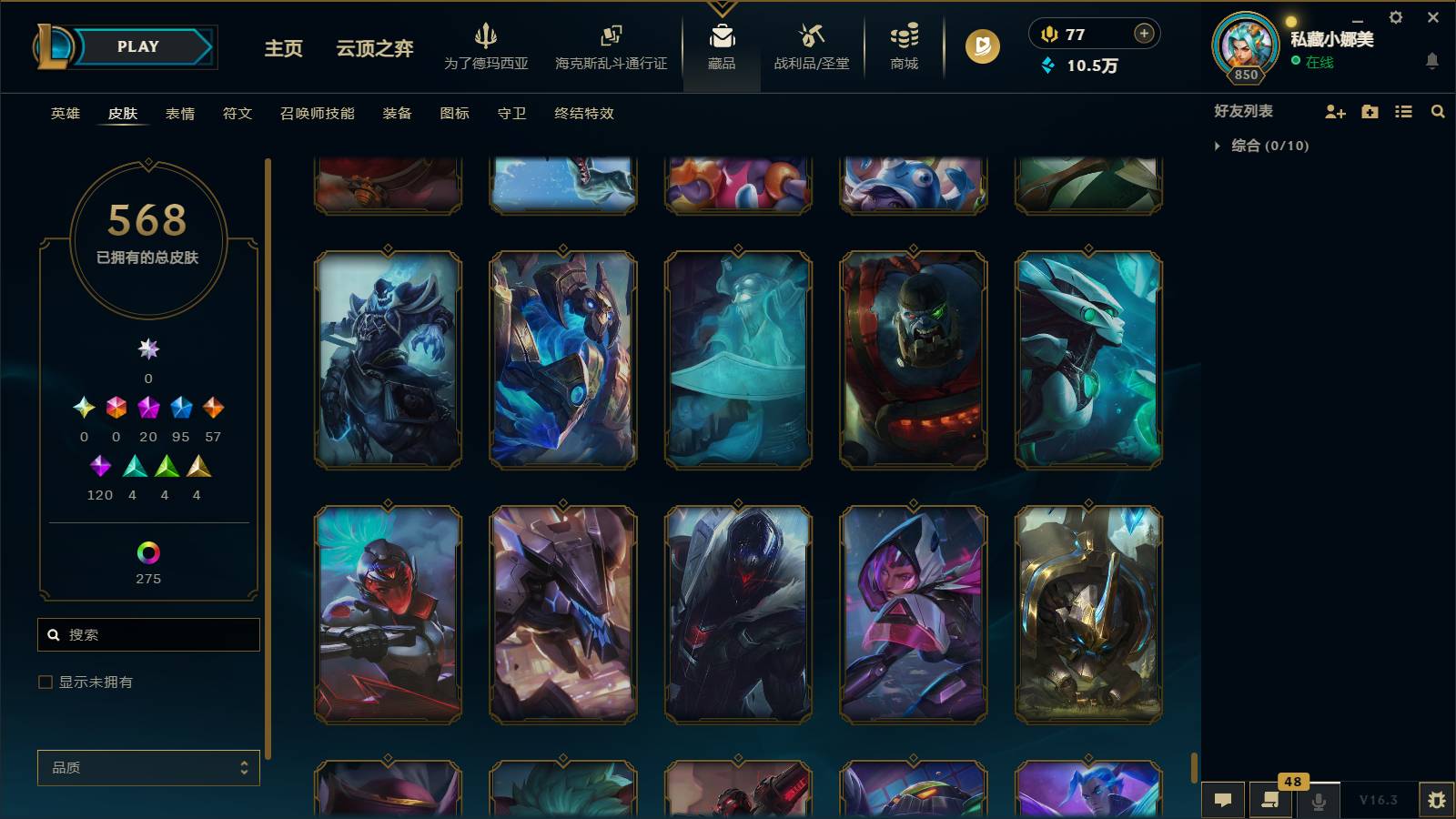Click the add friend icon
The height and width of the screenshot is (819, 1456).
click(x=1334, y=111)
